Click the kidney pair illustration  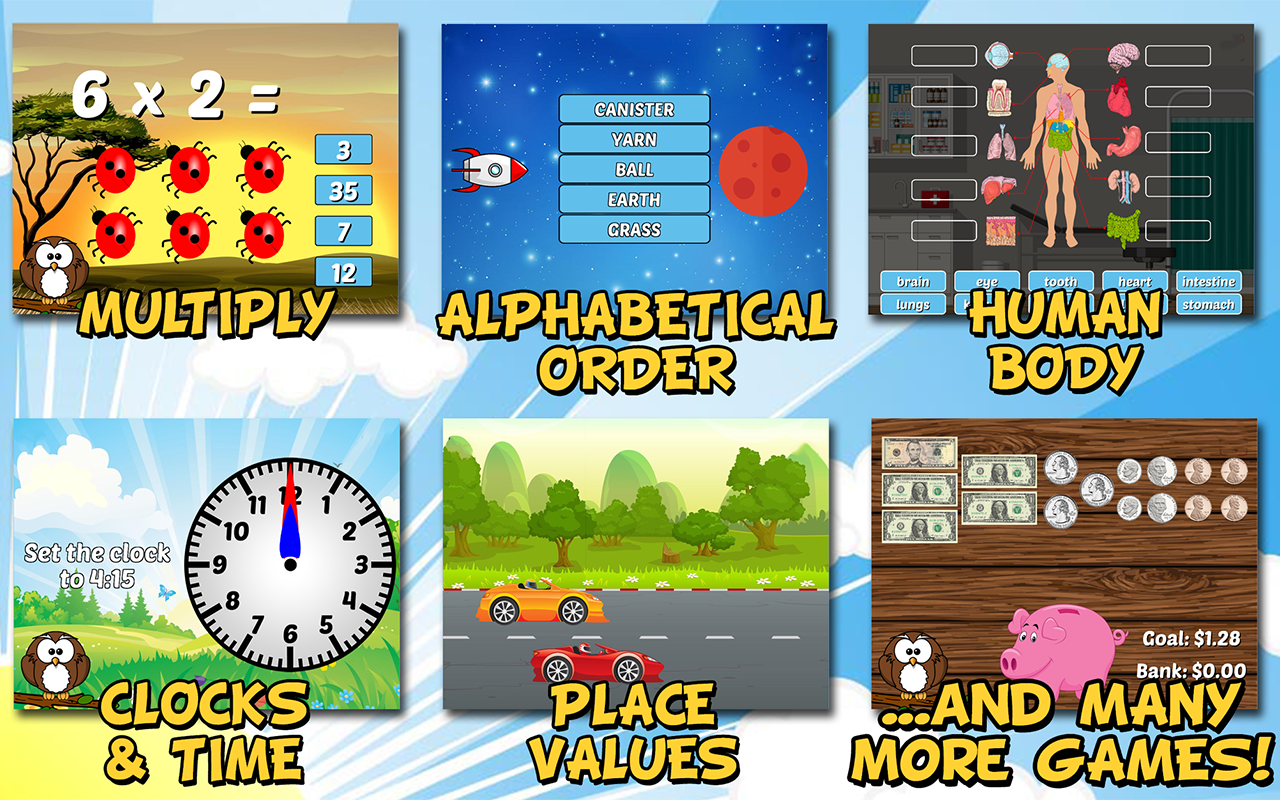point(1124,183)
